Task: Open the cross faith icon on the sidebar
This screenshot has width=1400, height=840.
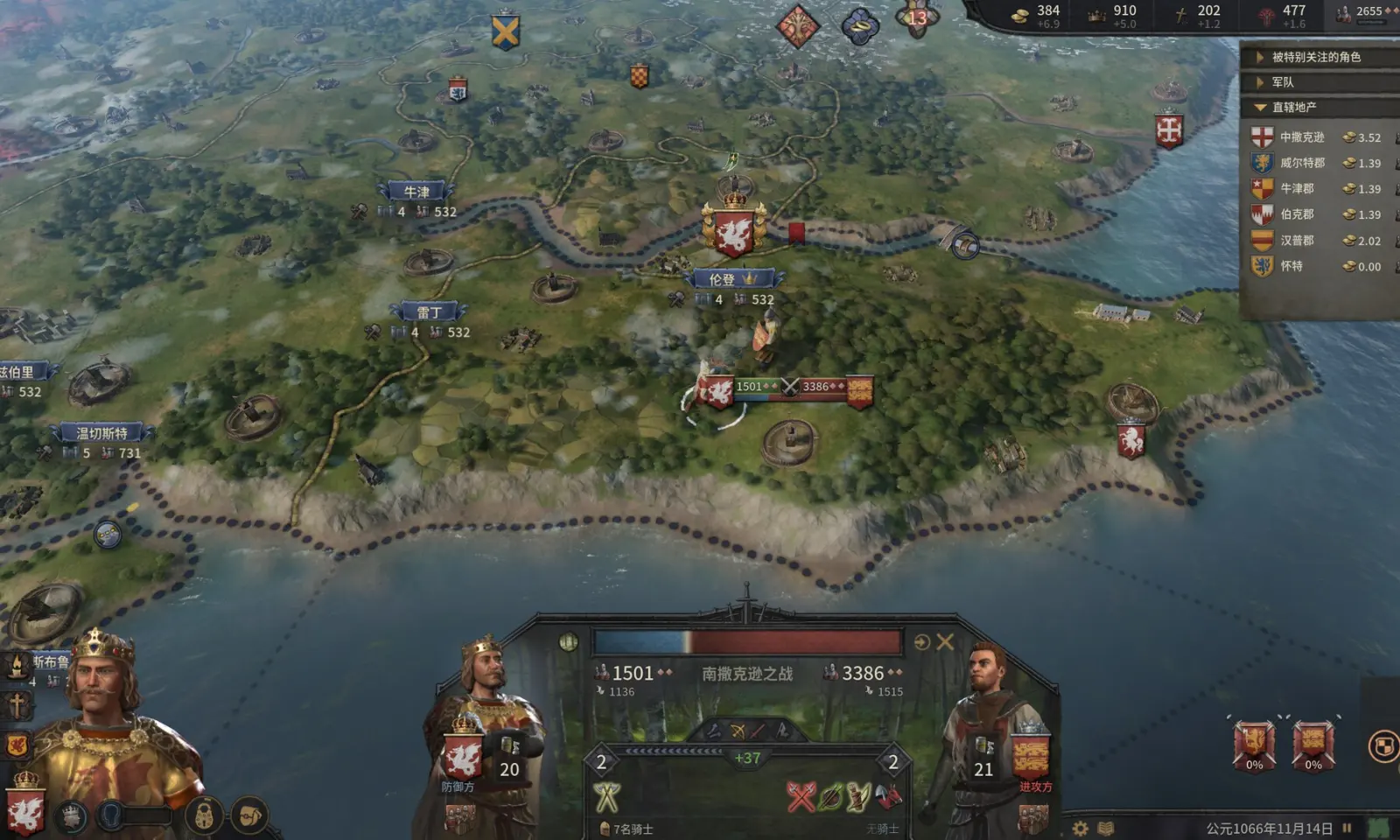Action: (17, 705)
